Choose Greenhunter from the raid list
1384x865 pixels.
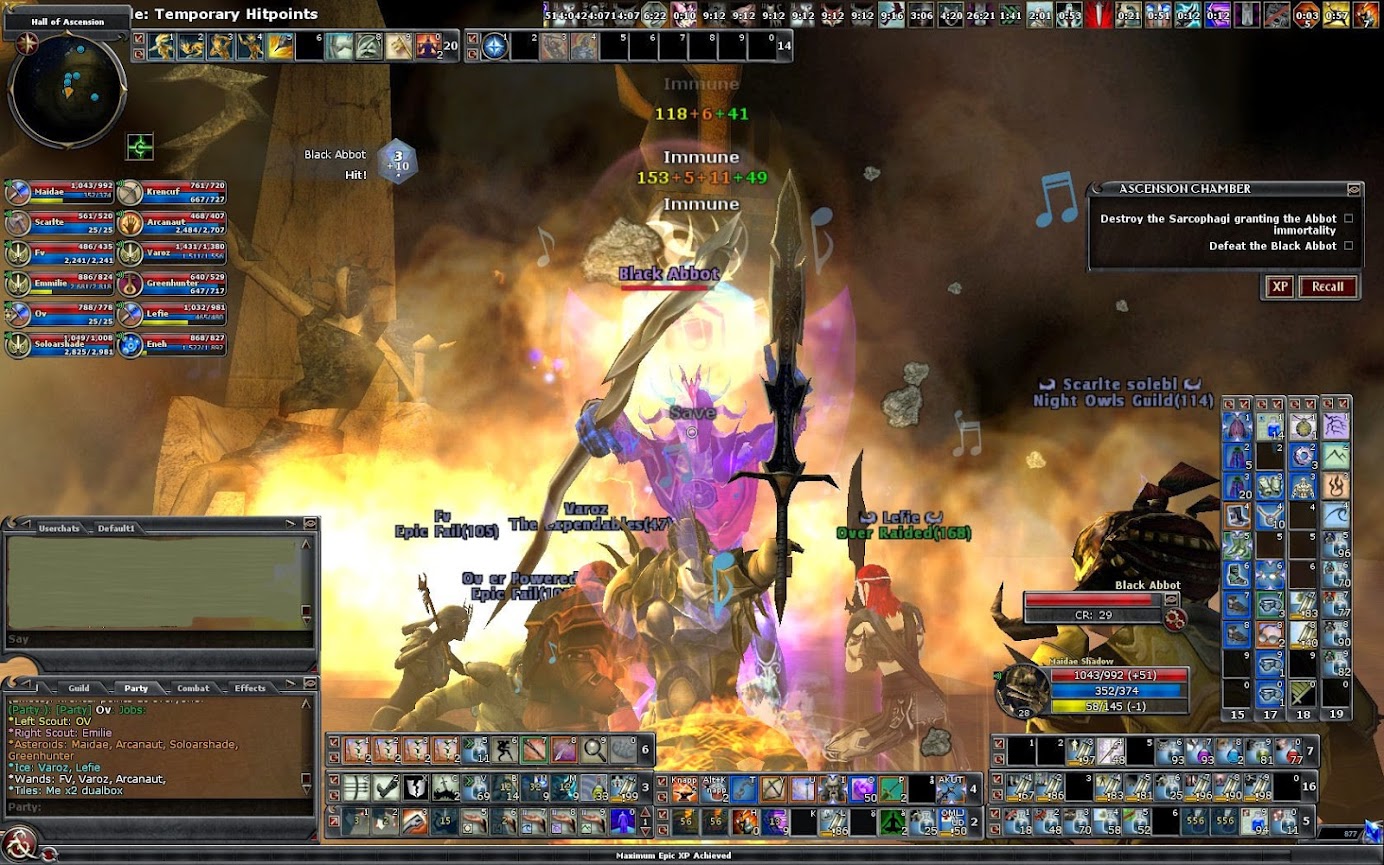(172, 284)
